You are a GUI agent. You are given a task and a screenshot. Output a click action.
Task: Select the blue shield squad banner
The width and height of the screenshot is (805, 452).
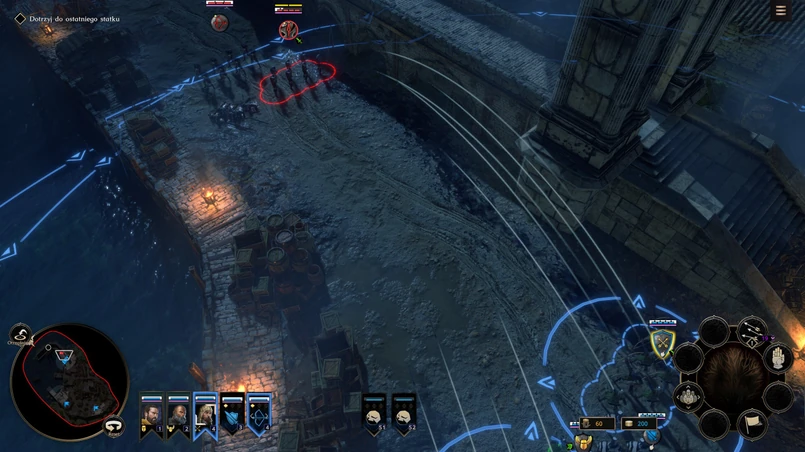tap(232, 414)
